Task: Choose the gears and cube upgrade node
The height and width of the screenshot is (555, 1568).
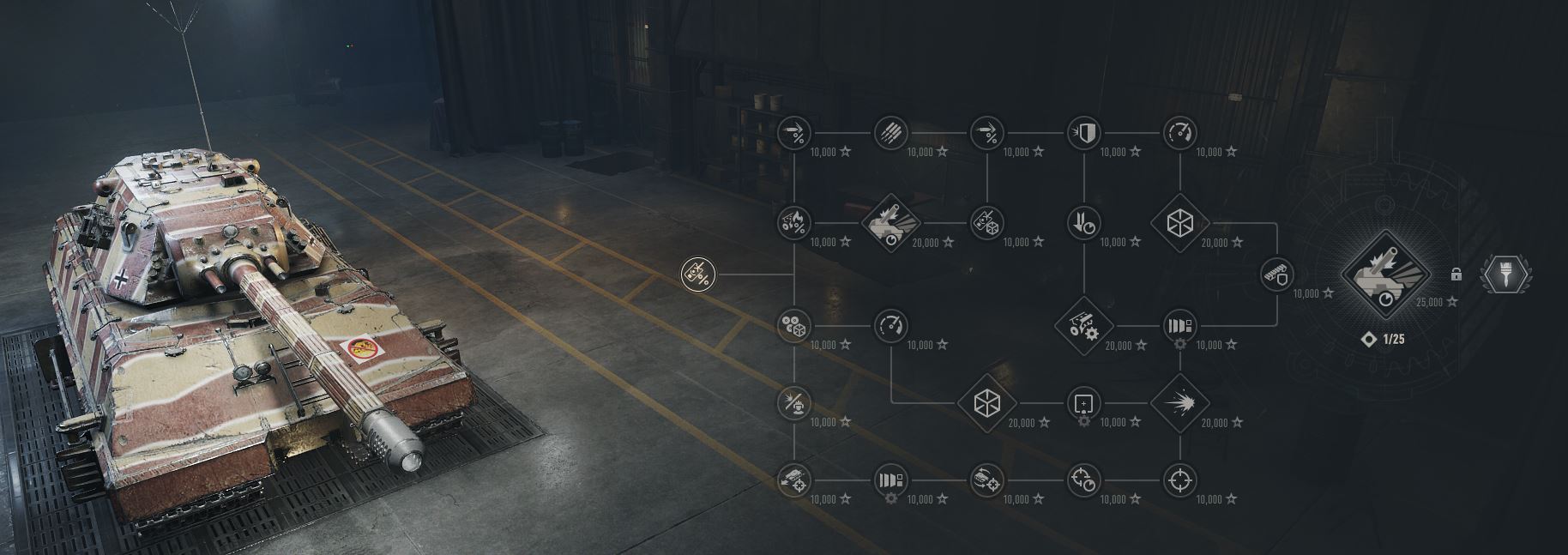Action: coord(794,326)
